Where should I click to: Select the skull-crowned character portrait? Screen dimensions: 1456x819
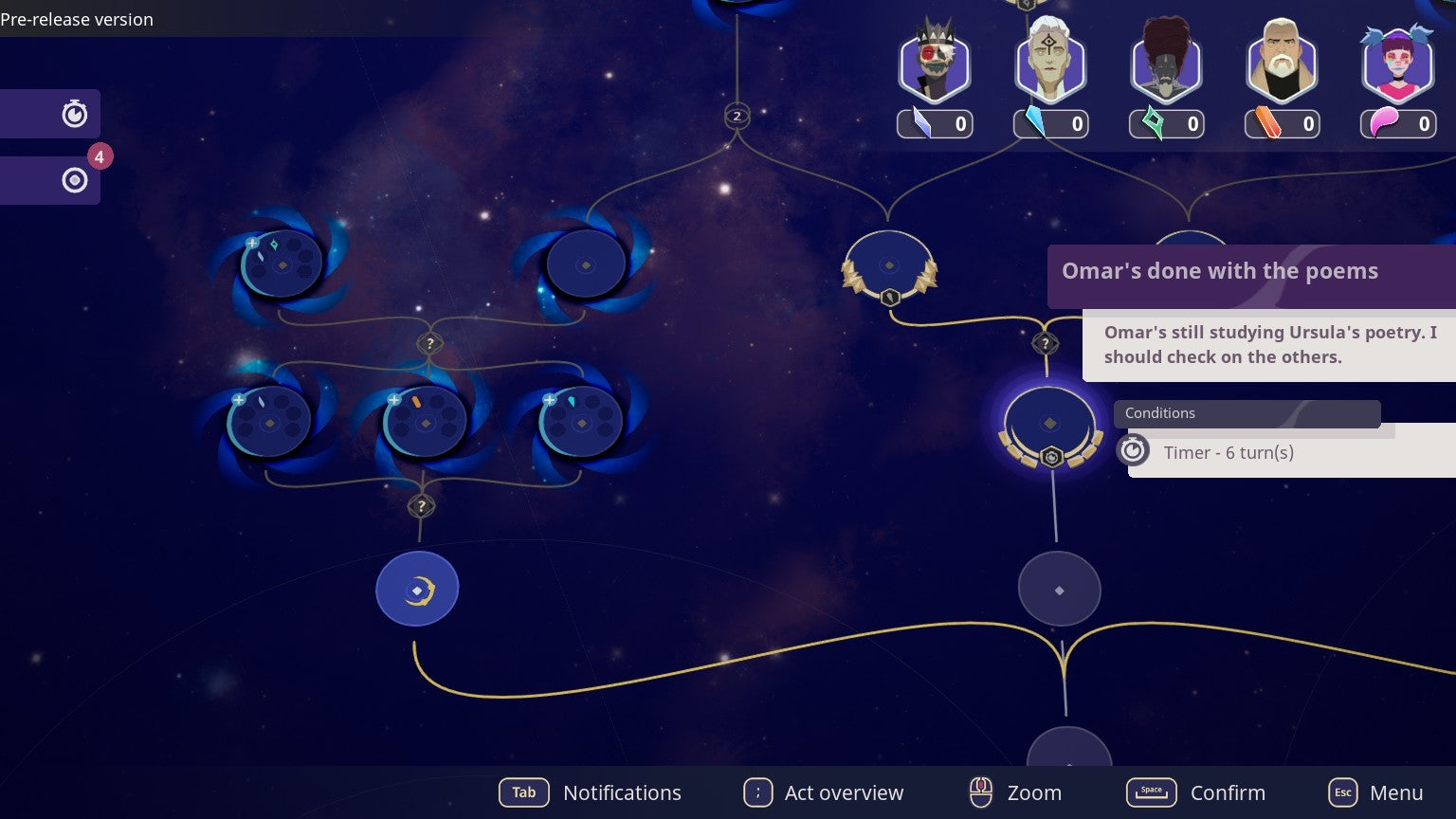(x=934, y=64)
